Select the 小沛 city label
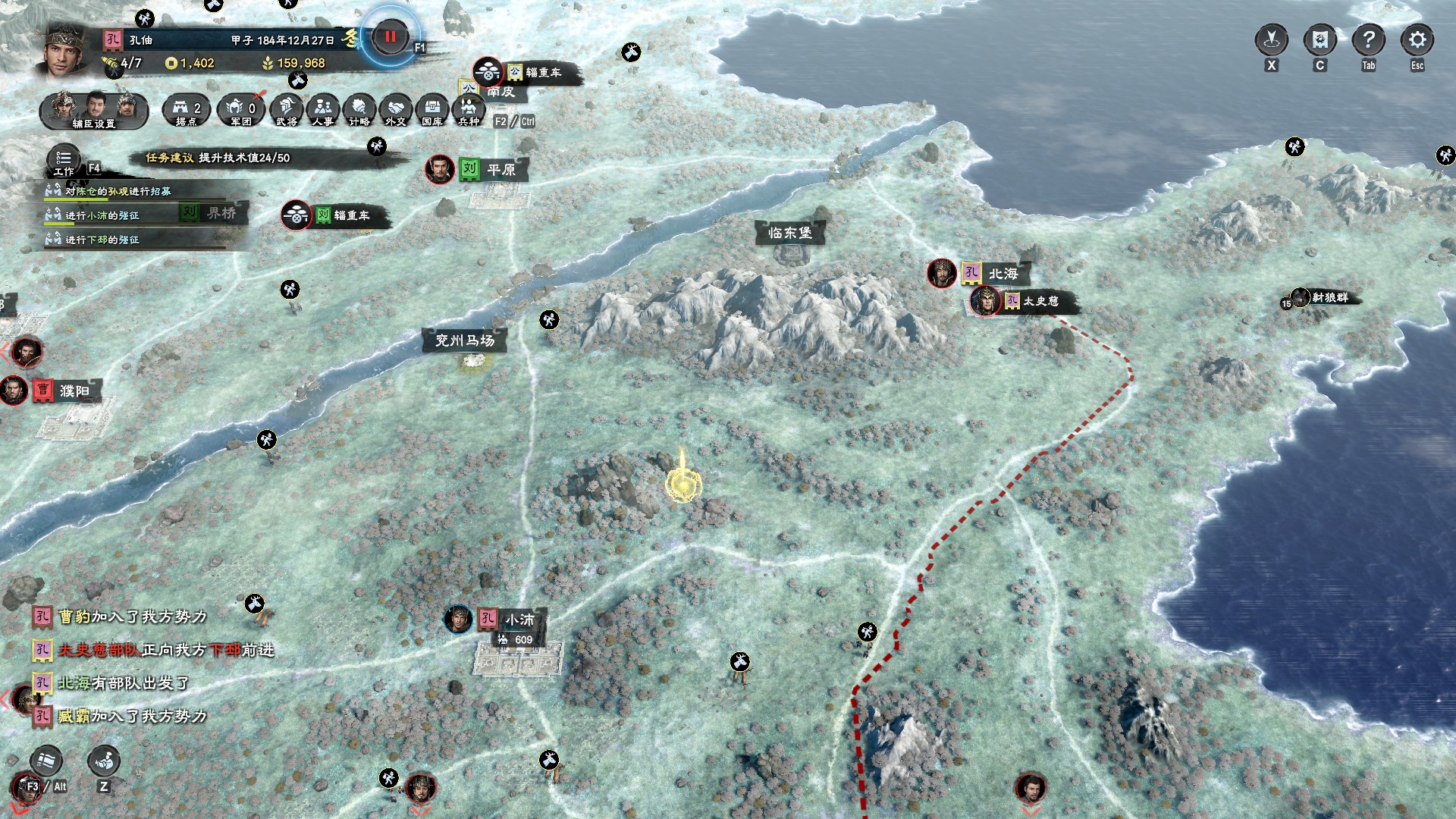 click(x=519, y=620)
